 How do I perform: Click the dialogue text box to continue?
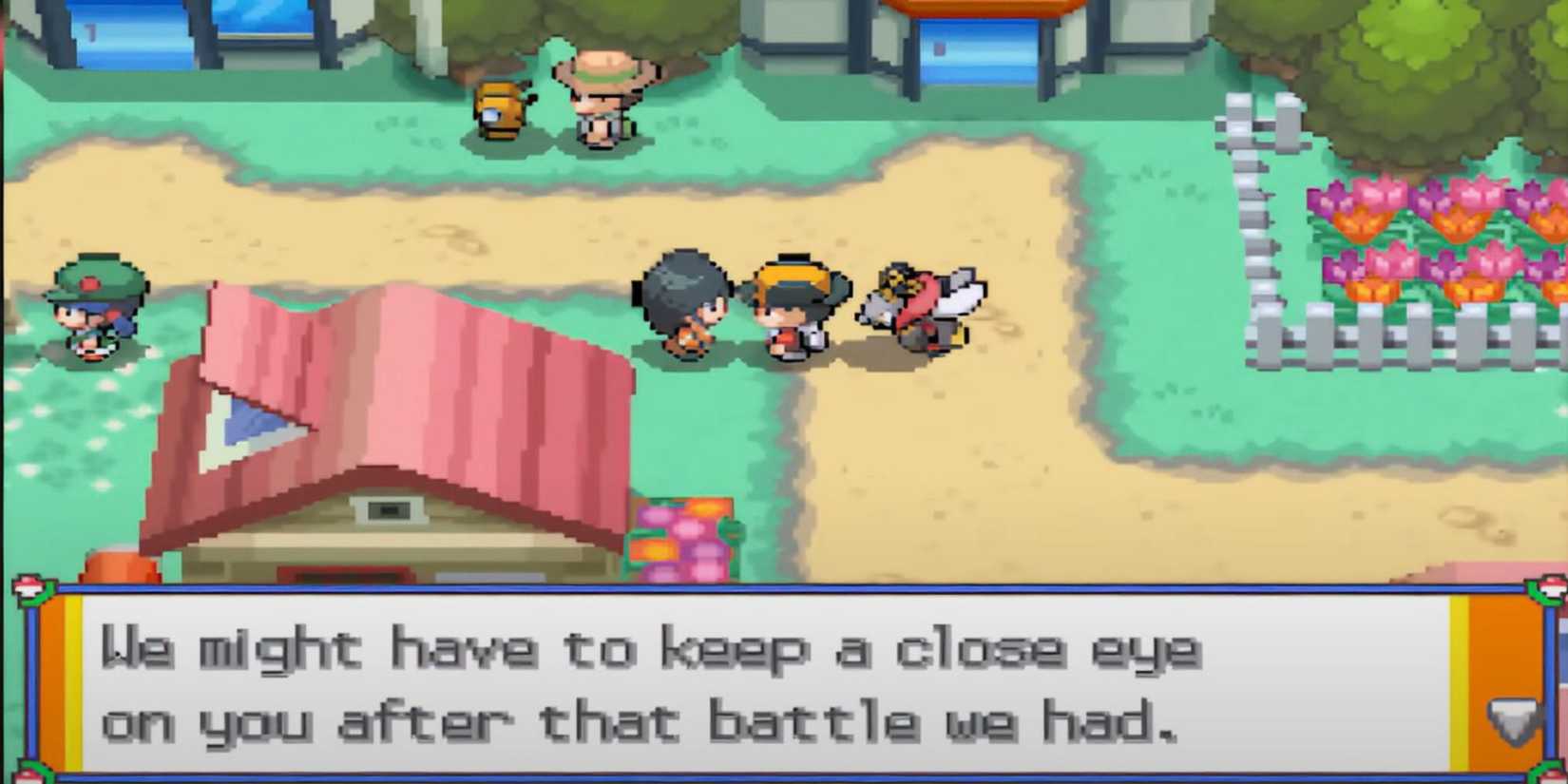click(760, 684)
